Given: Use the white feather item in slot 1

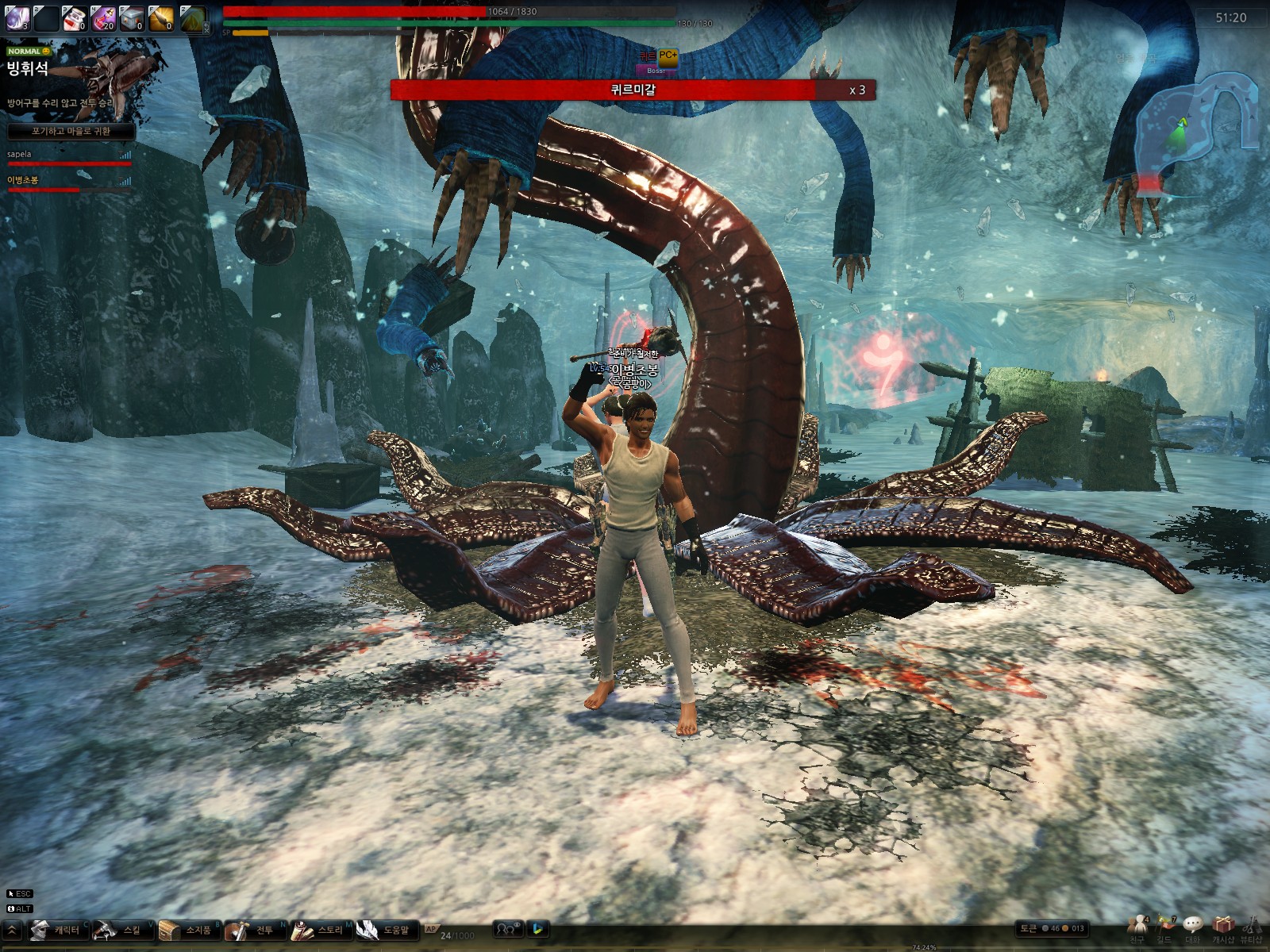Looking at the screenshot, I should [x=17, y=17].
